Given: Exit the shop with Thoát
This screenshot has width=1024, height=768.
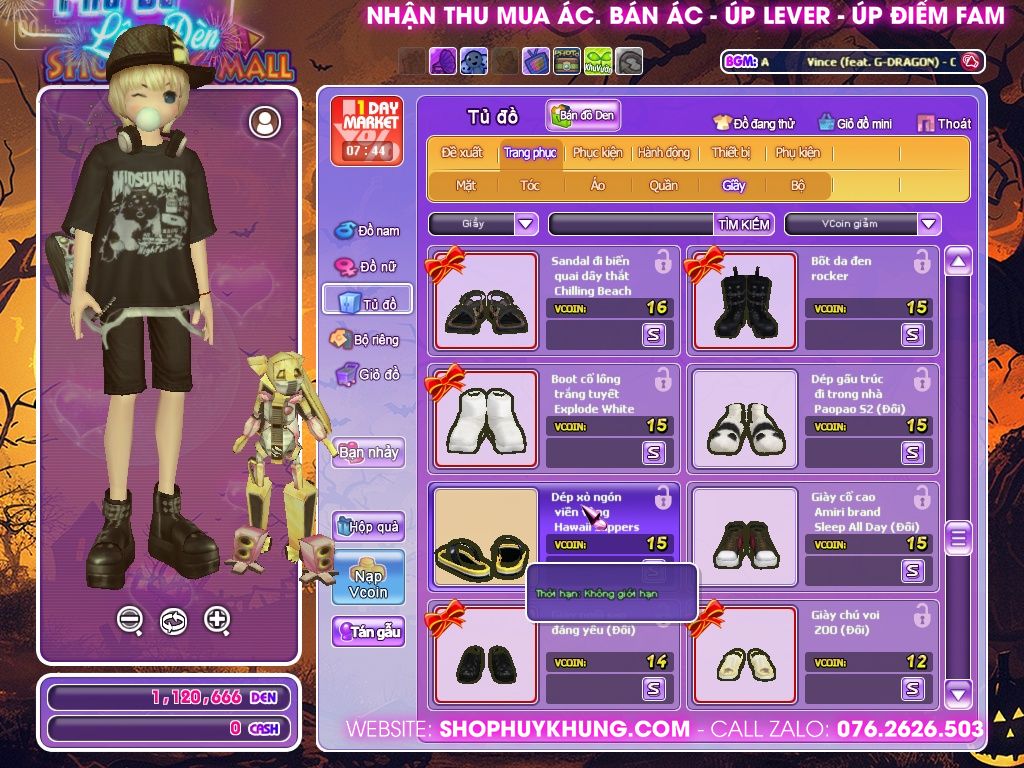Looking at the screenshot, I should (x=944, y=124).
